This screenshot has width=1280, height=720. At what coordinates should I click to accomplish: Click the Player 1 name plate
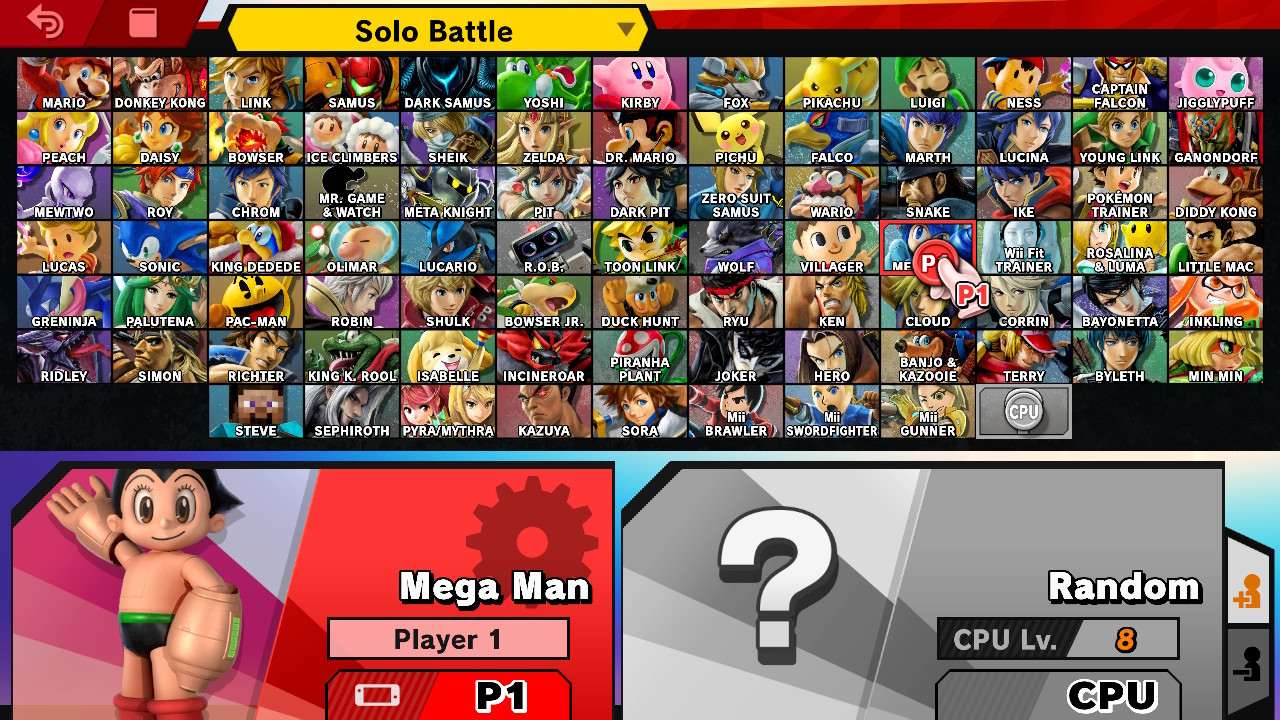[448, 639]
